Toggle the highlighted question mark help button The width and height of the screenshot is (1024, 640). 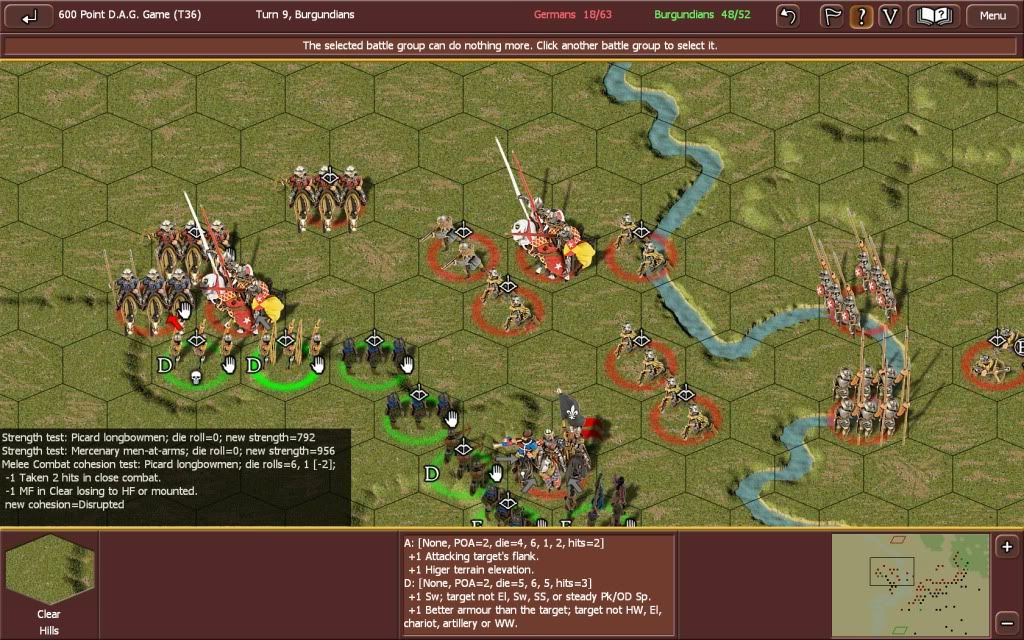860,16
